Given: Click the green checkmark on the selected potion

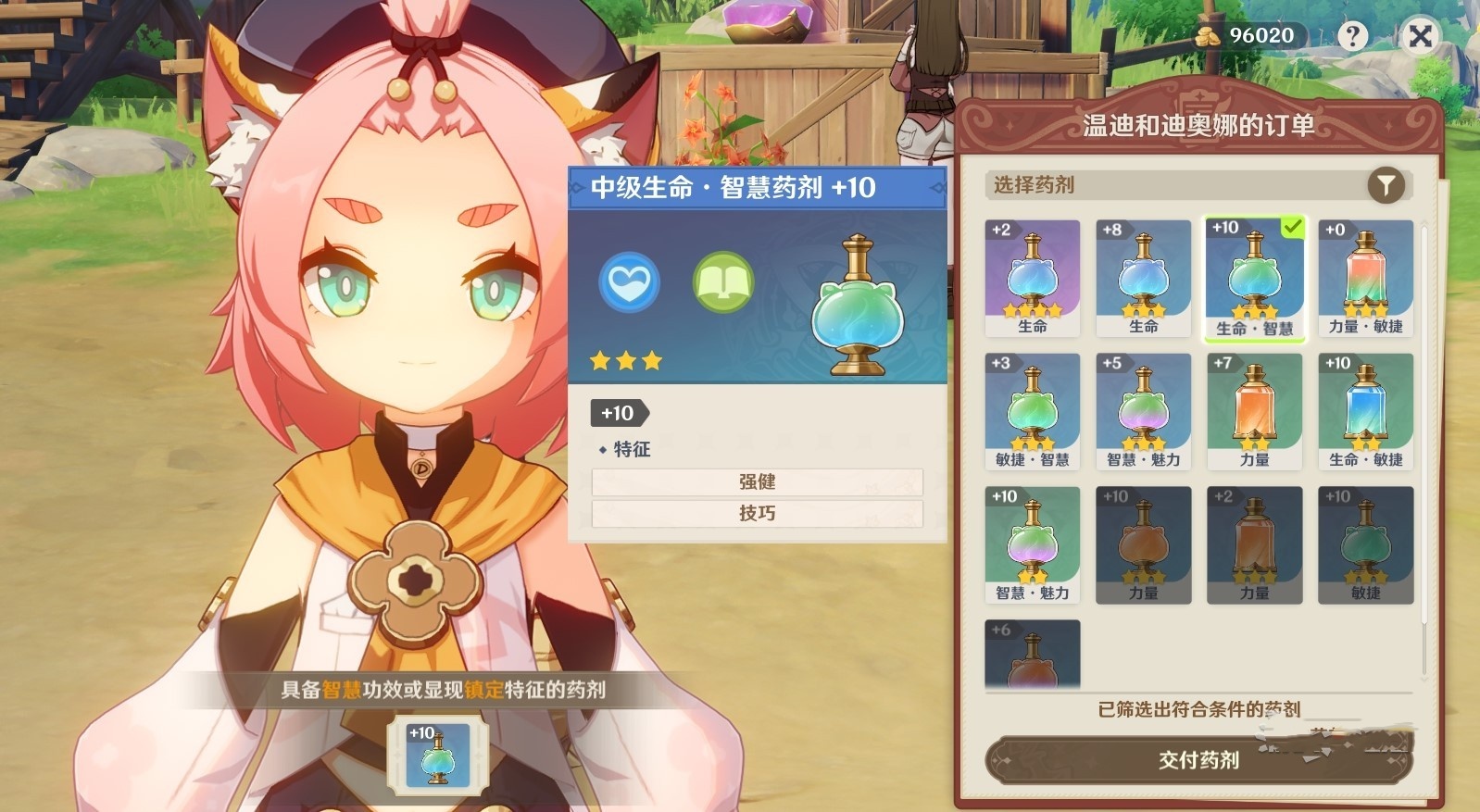Looking at the screenshot, I should coord(1294,227).
